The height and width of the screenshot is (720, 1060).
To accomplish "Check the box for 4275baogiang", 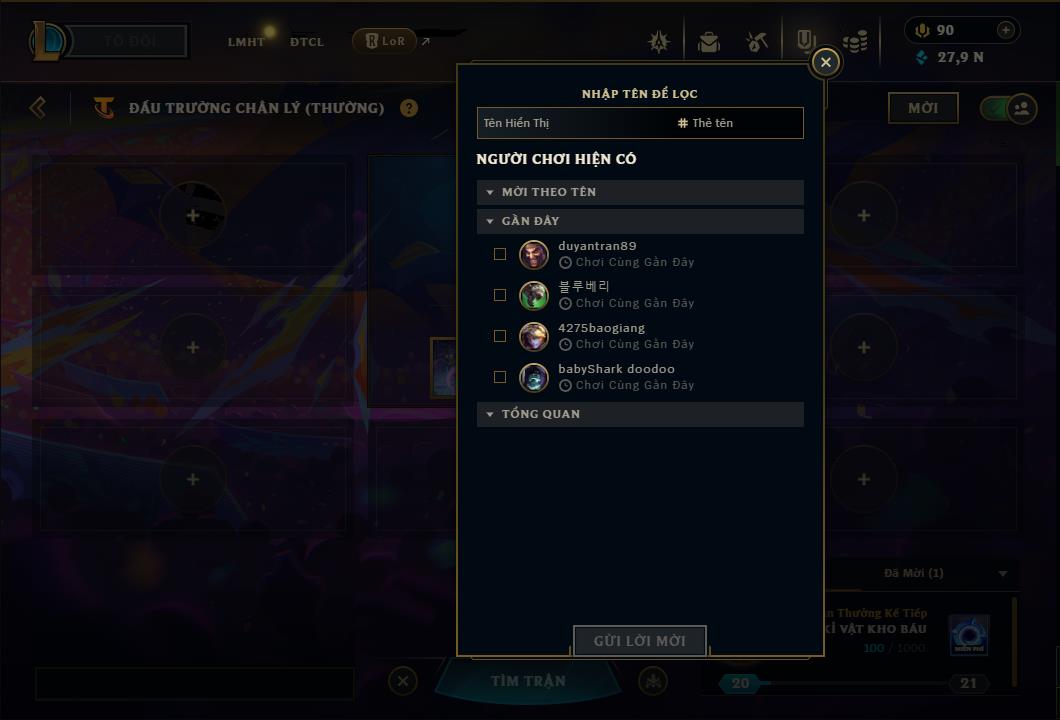I will (x=500, y=336).
